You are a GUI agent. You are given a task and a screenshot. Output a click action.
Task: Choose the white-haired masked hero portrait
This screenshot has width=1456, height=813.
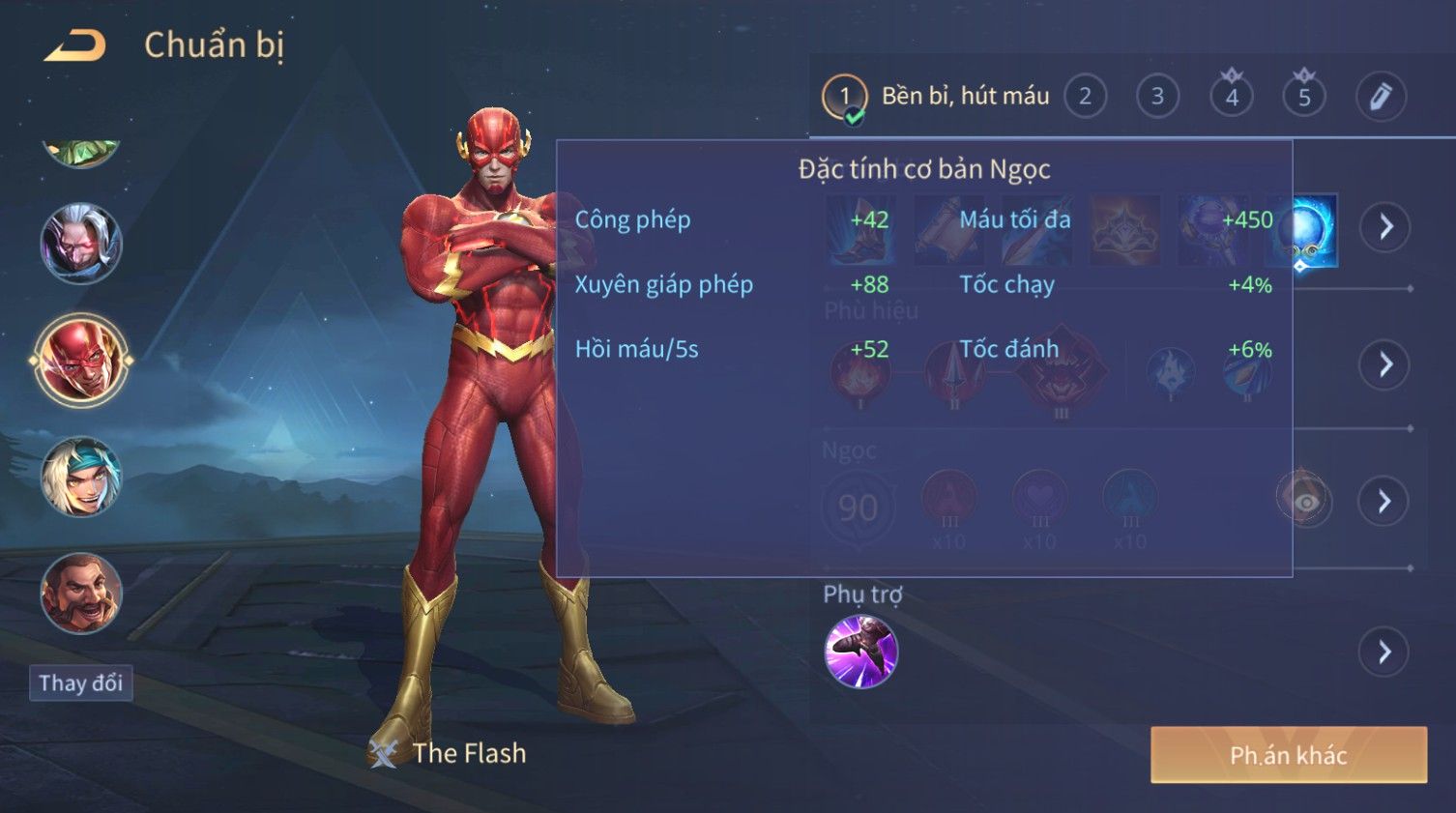tap(81, 244)
